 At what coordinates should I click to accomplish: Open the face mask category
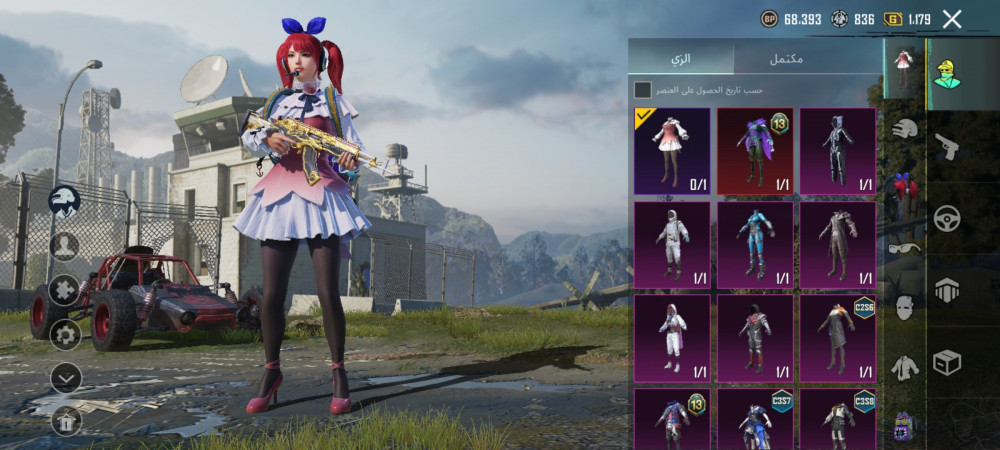click(x=905, y=307)
